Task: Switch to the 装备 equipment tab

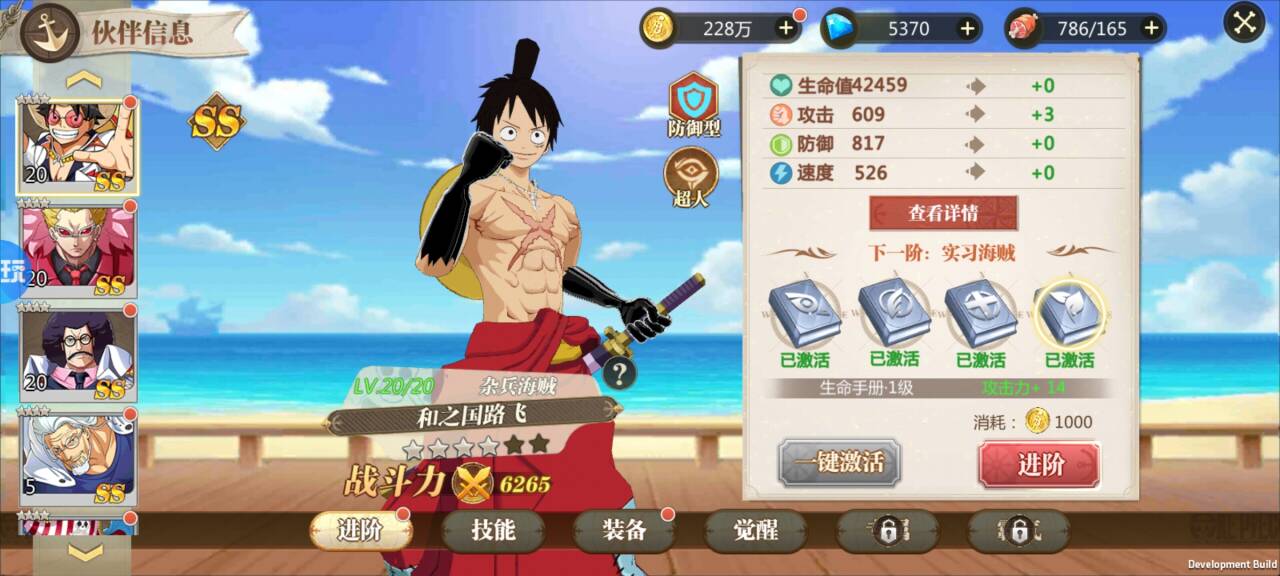Action: 624,530
